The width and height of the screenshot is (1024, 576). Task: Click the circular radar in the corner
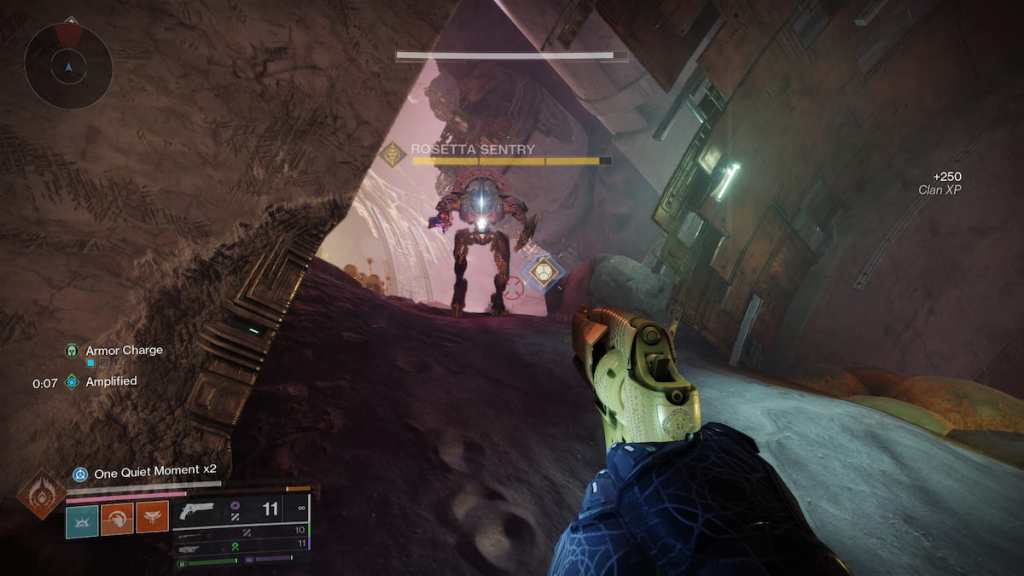(68, 66)
